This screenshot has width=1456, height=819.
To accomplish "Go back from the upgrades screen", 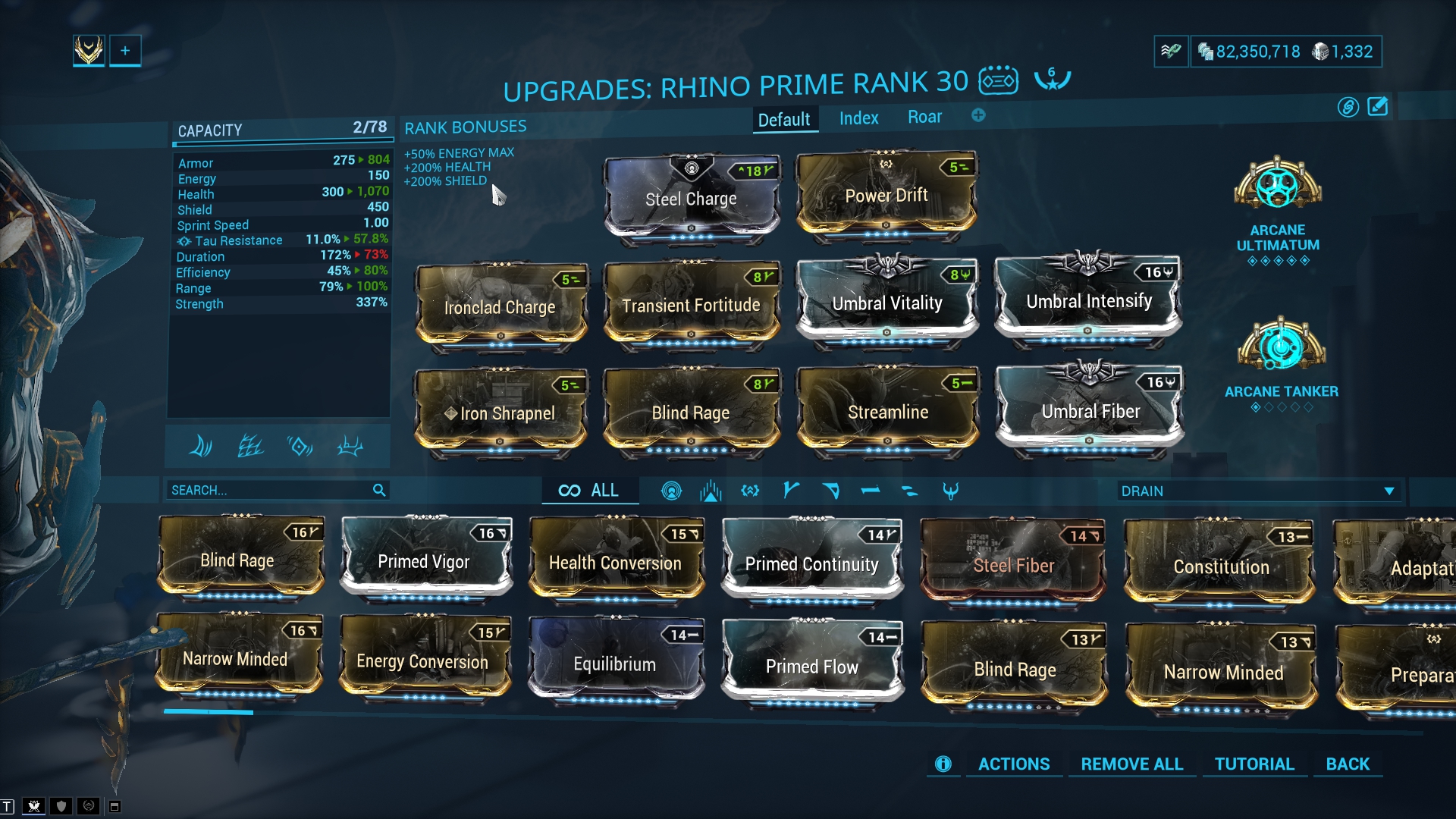I will [x=1348, y=764].
